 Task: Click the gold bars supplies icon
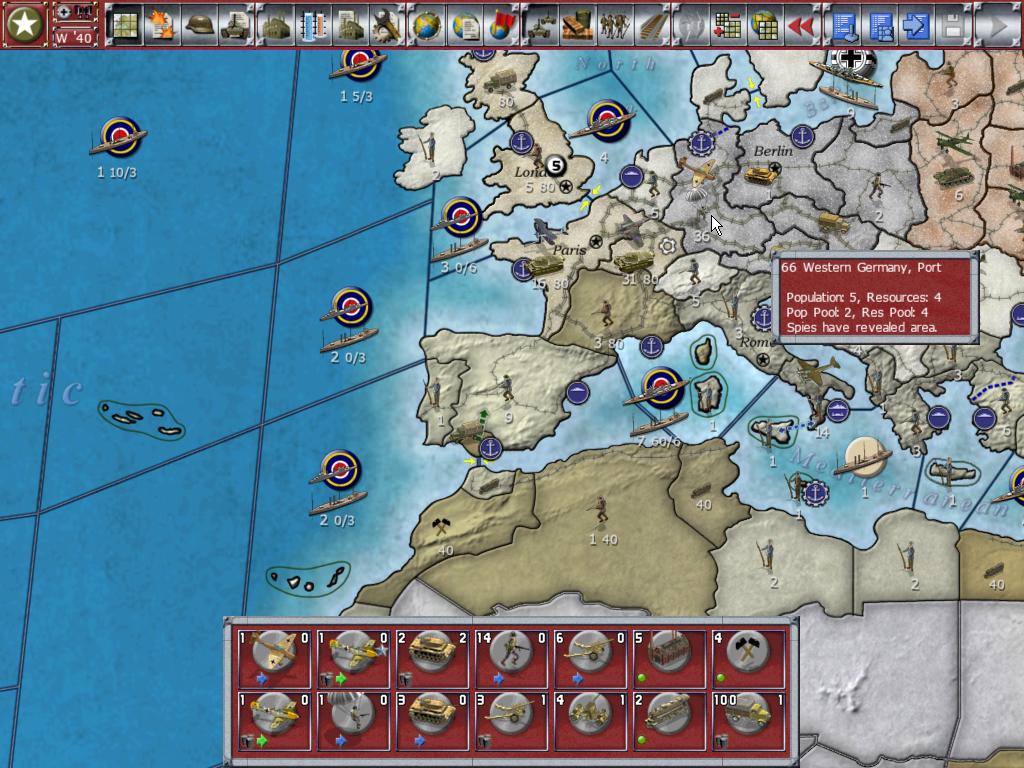click(x=577, y=25)
